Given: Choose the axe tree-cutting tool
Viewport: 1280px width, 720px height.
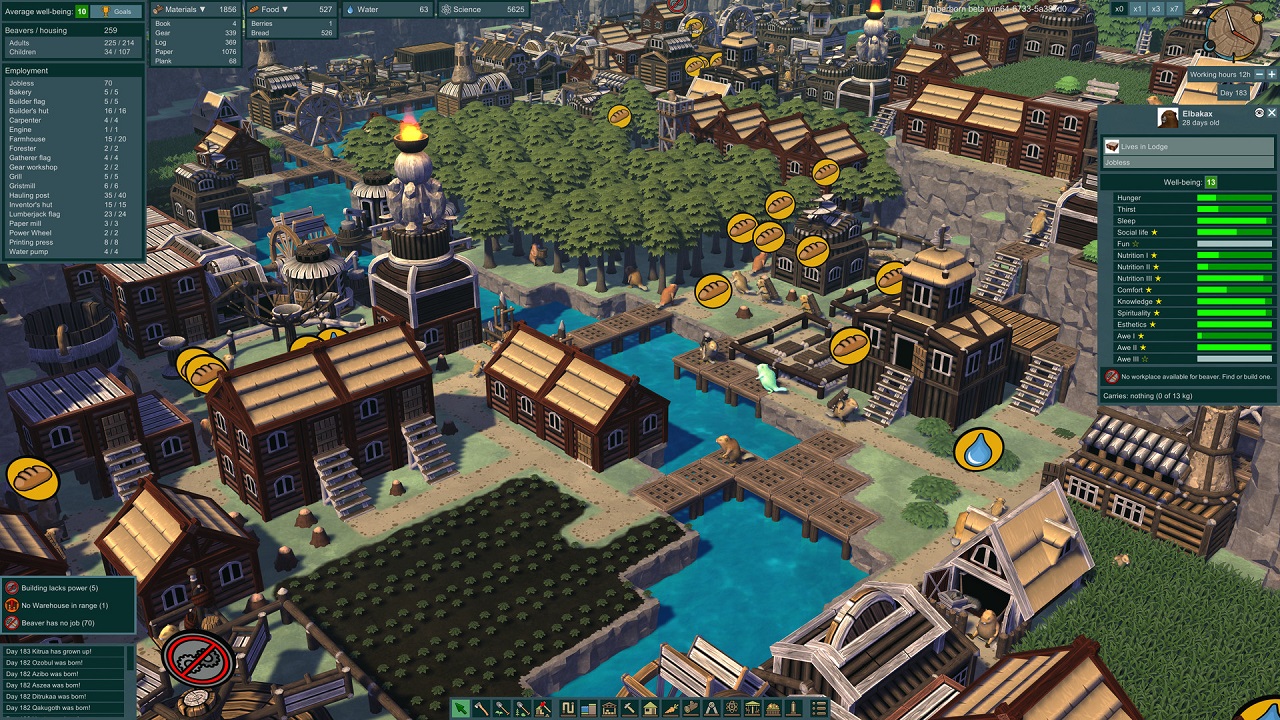Looking at the screenshot, I should 481,709.
